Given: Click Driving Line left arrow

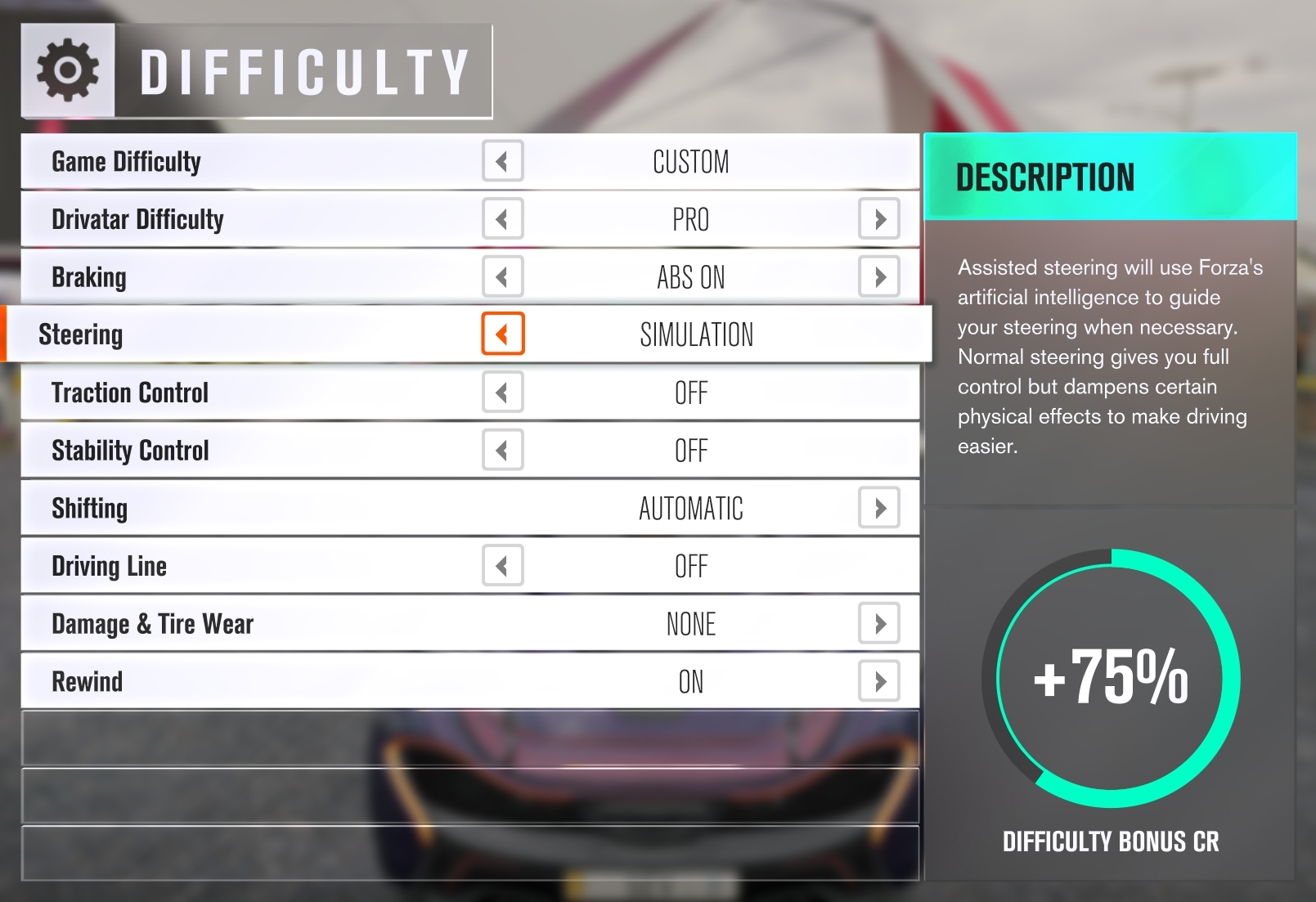Looking at the screenshot, I should click(502, 566).
